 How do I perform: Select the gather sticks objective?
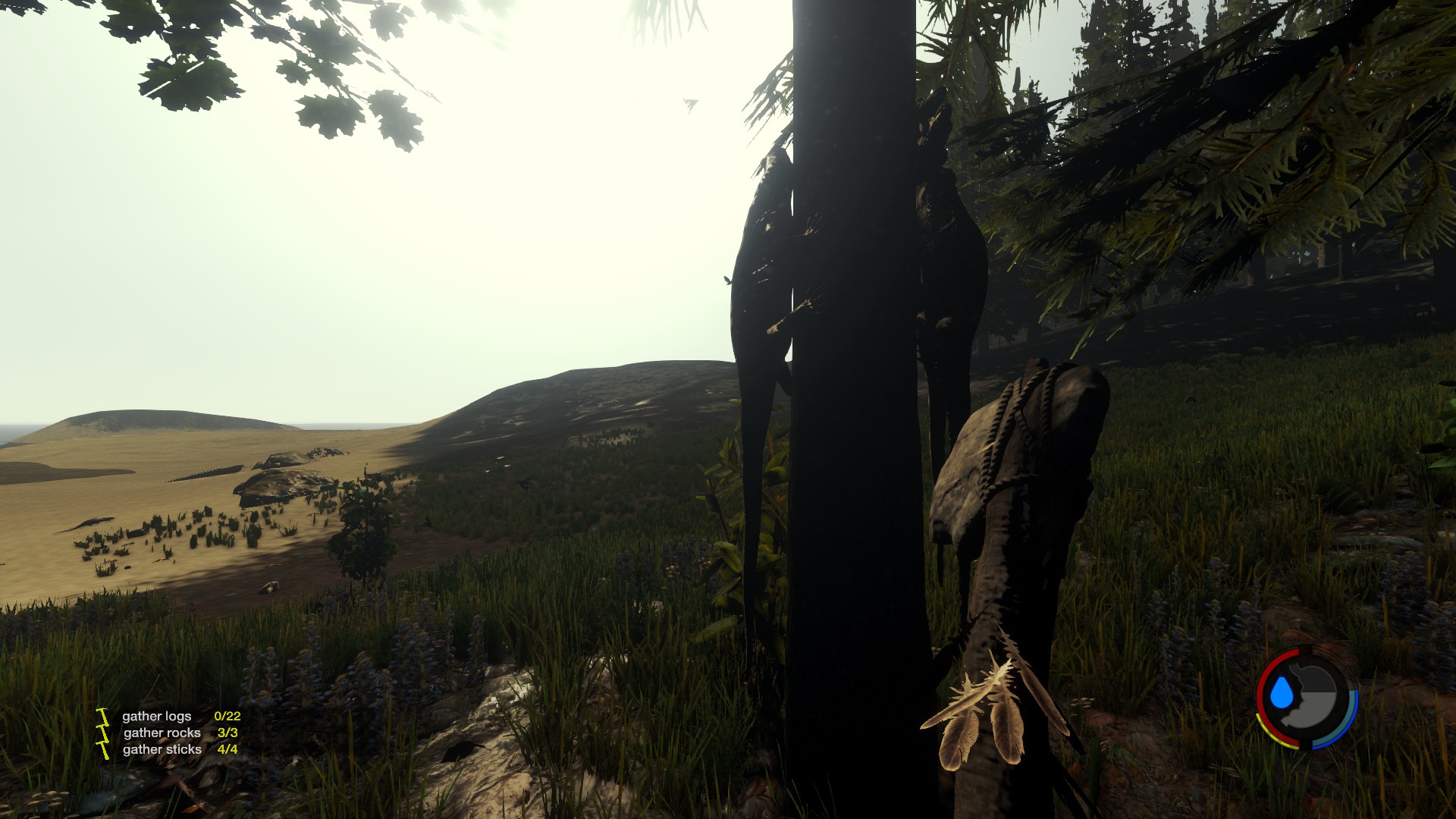tap(162, 749)
